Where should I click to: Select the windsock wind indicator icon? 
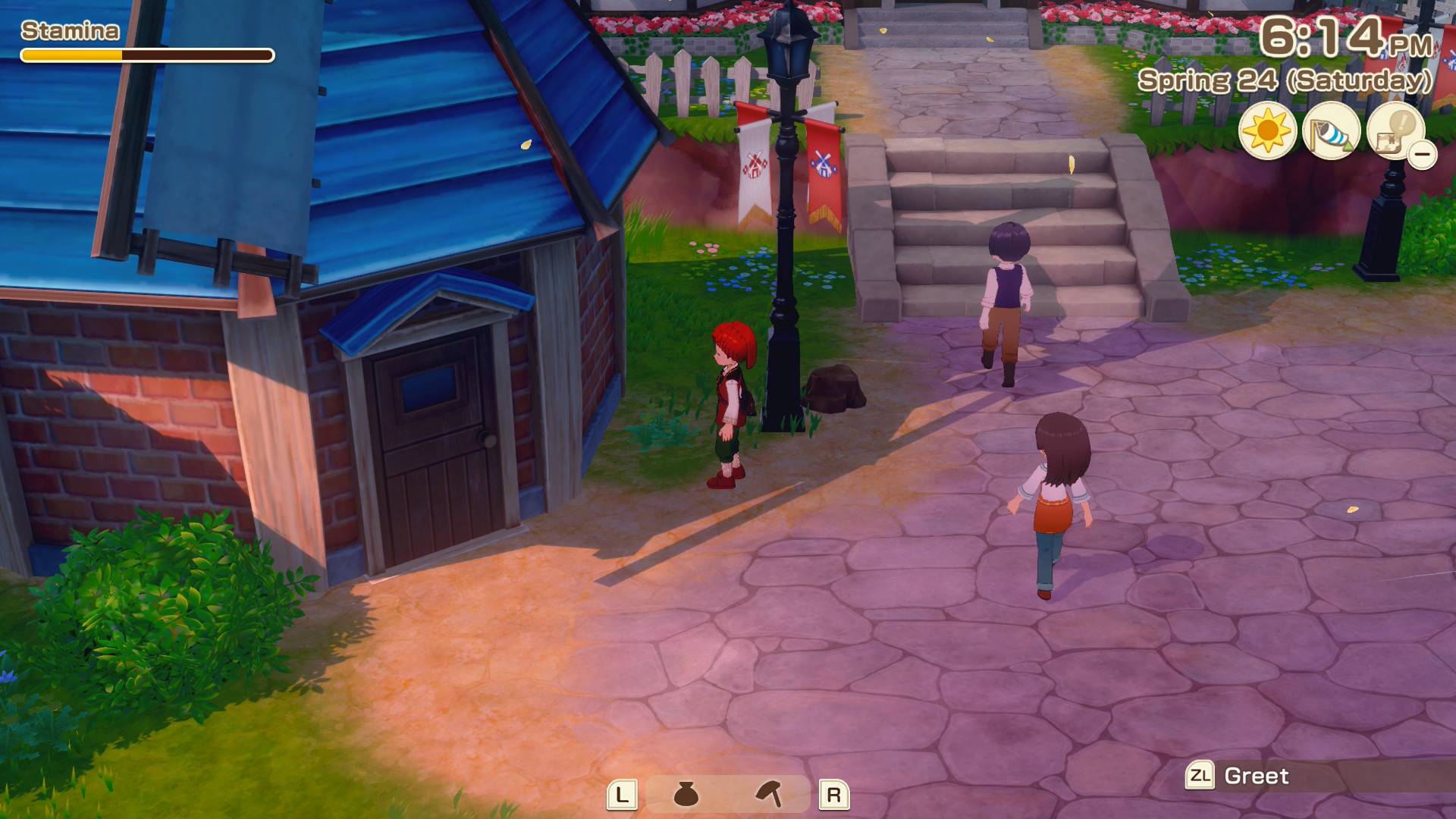coord(1331,131)
